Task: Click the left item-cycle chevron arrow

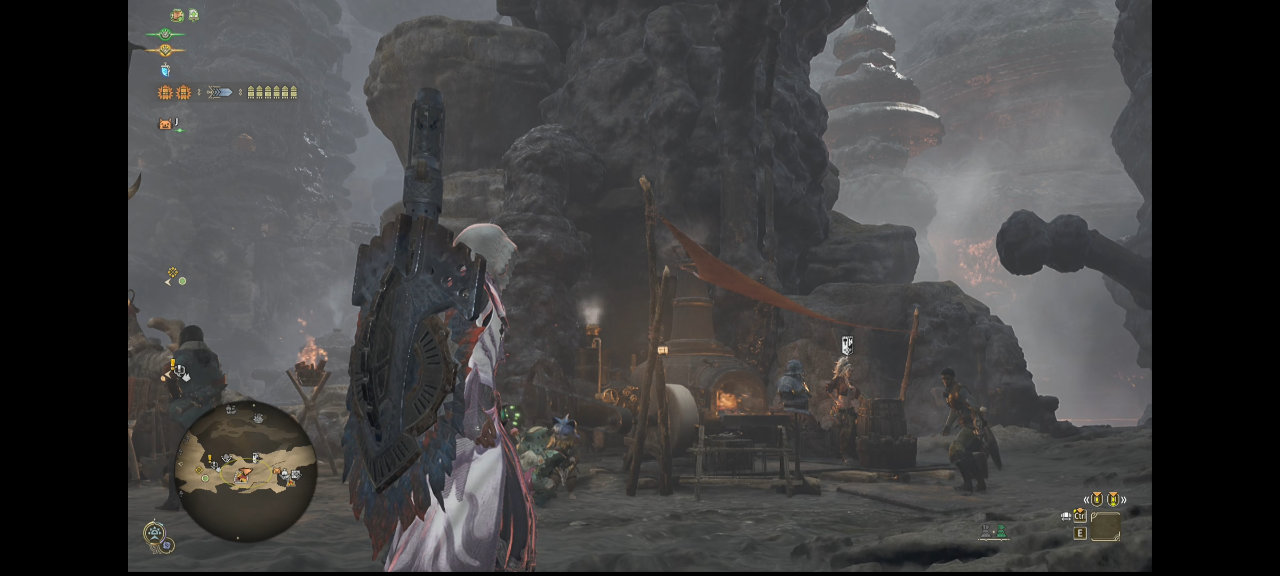Action: tap(1085, 499)
